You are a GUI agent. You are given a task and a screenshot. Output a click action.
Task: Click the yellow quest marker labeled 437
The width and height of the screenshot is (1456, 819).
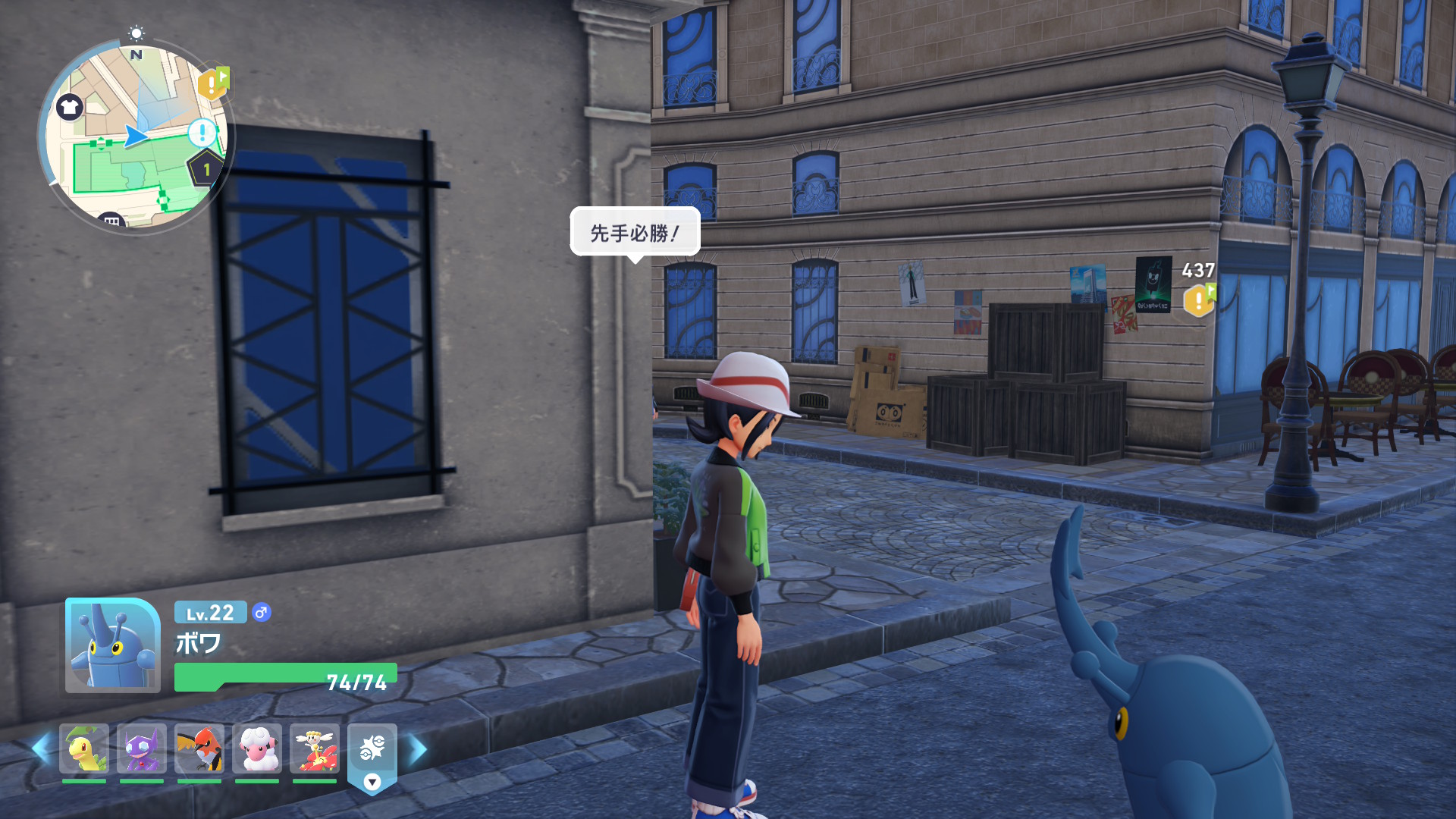(1198, 300)
